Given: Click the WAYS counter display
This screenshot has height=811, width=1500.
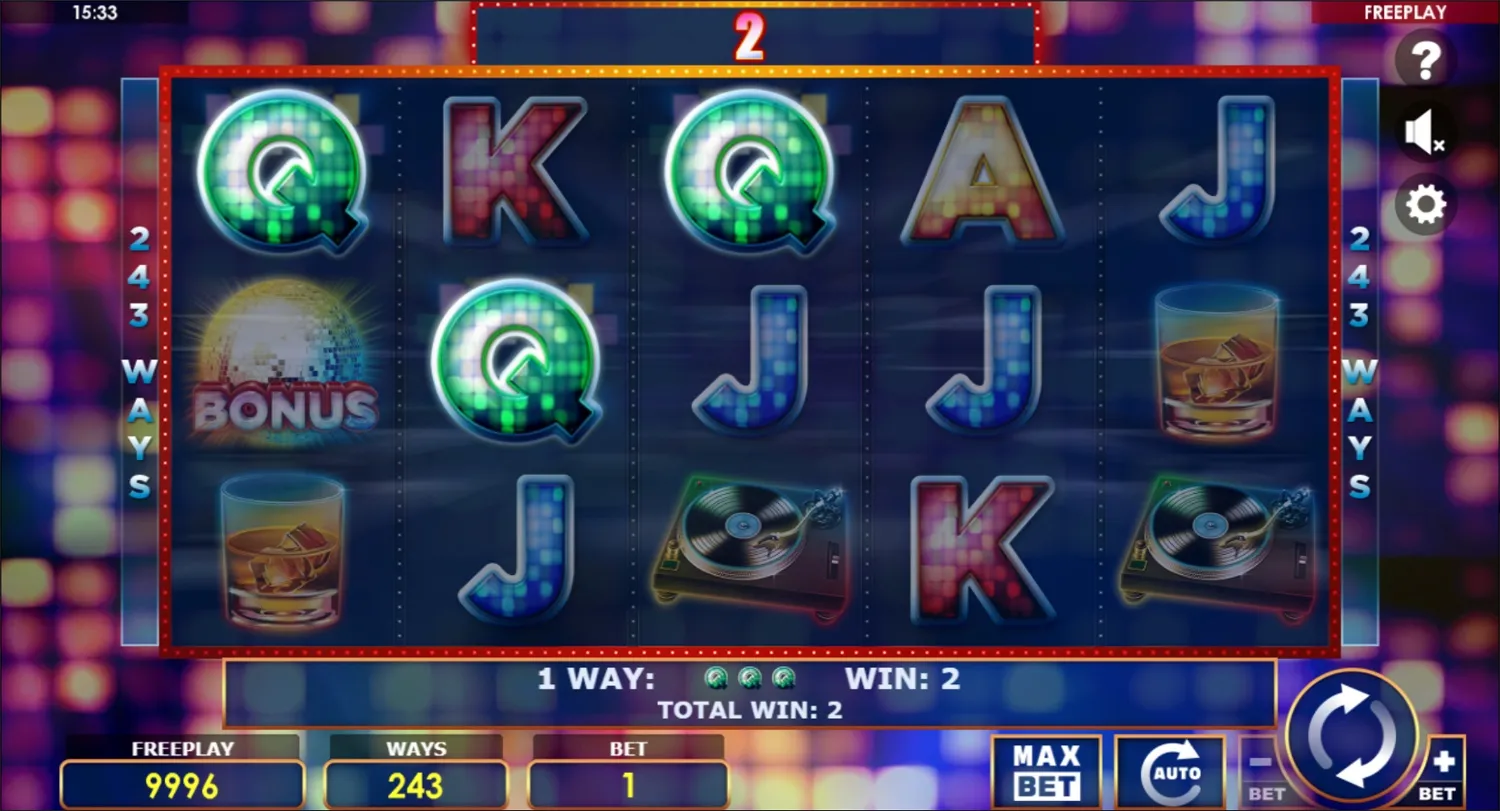Looking at the screenshot, I should [x=417, y=770].
